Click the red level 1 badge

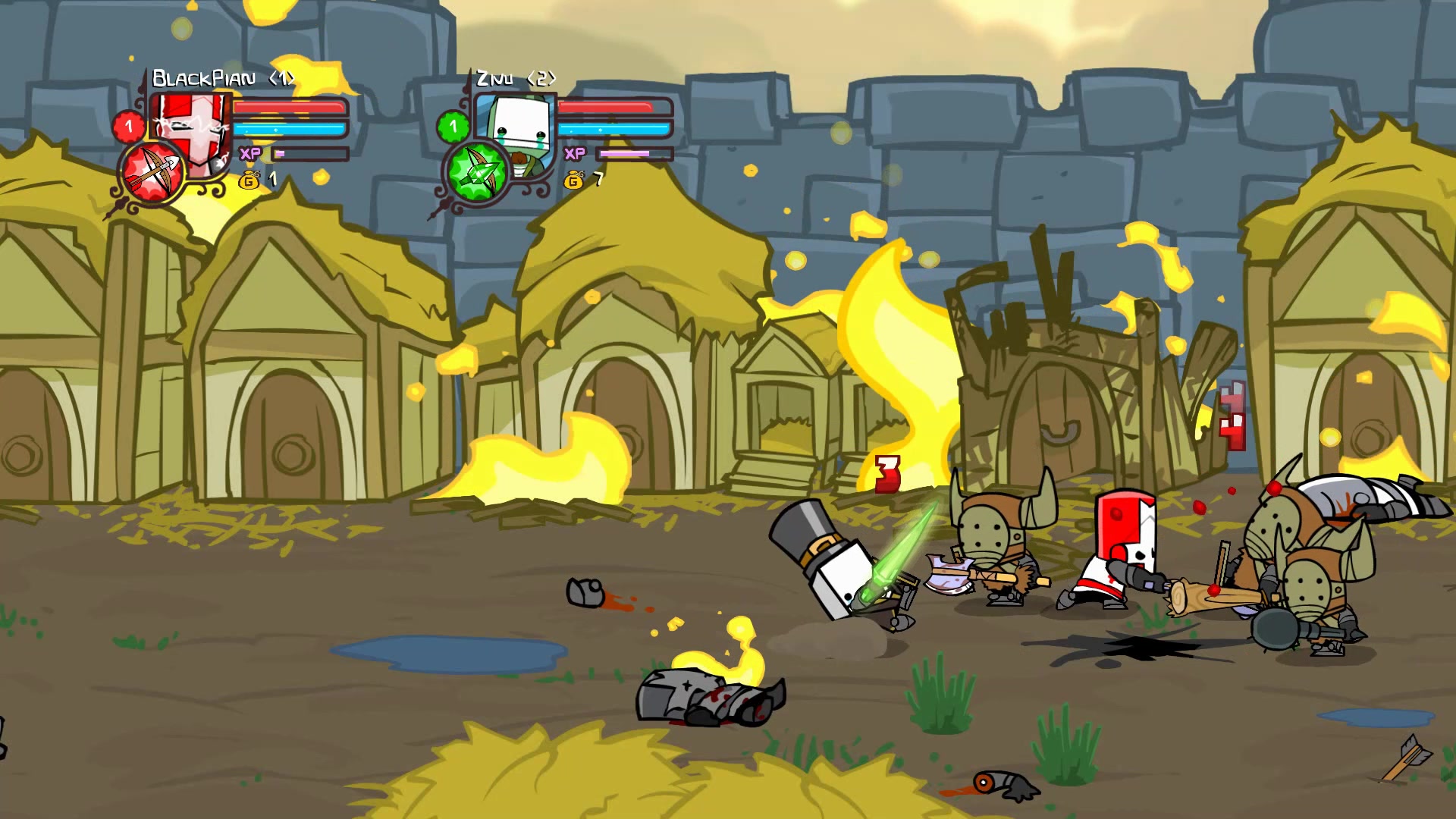128,126
